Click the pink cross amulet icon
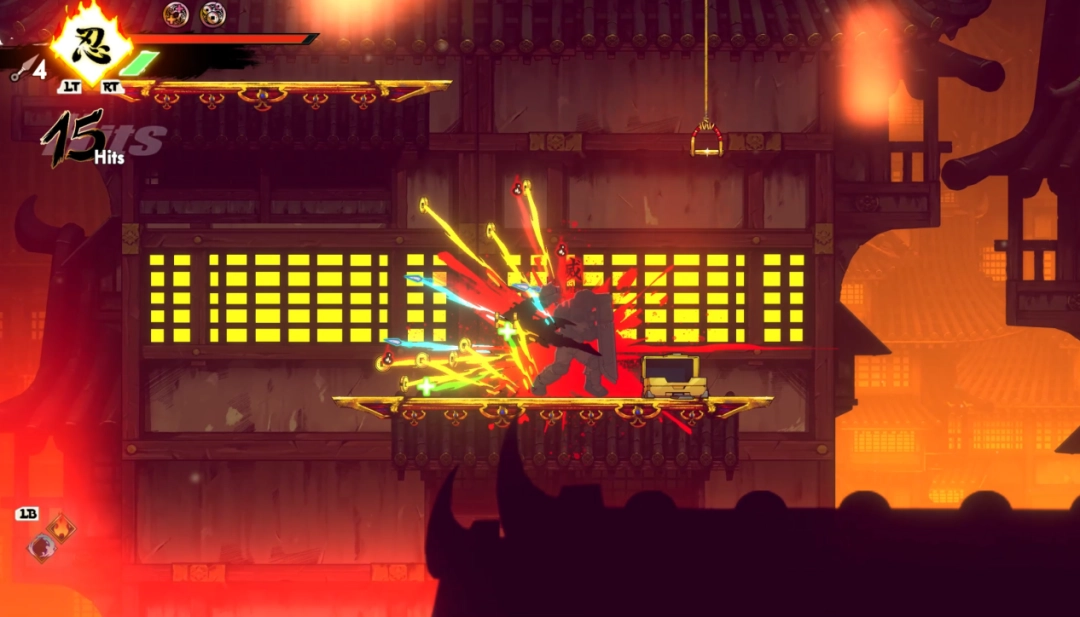The image size is (1080, 617). [177, 13]
